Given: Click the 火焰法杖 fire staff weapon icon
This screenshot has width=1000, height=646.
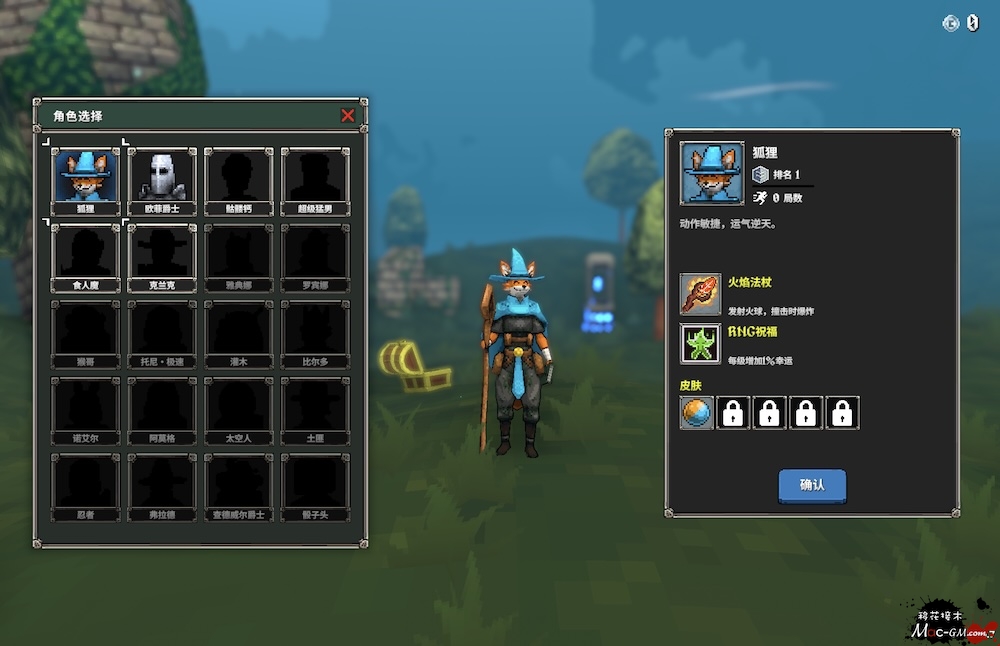Looking at the screenshot, I should click(701, 294).
